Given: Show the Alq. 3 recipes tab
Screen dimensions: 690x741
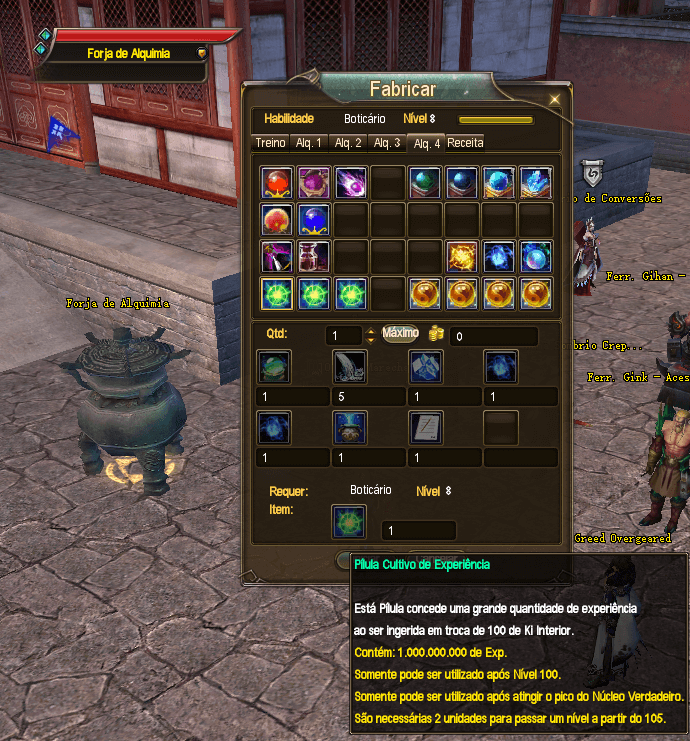Looking at the screenshot, I should (x=387, y=143).
